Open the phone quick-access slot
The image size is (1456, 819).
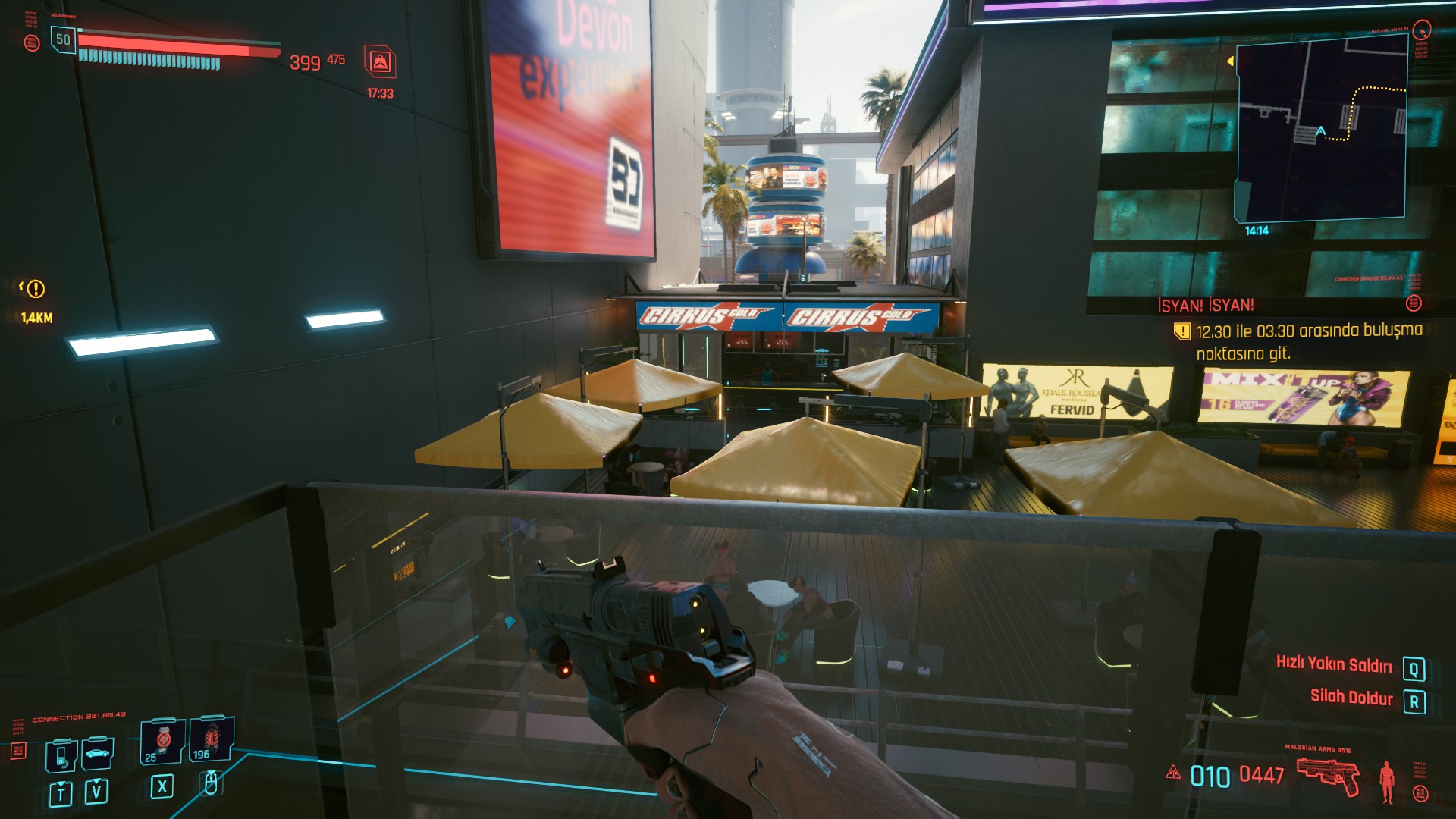[x=61, y=755]
